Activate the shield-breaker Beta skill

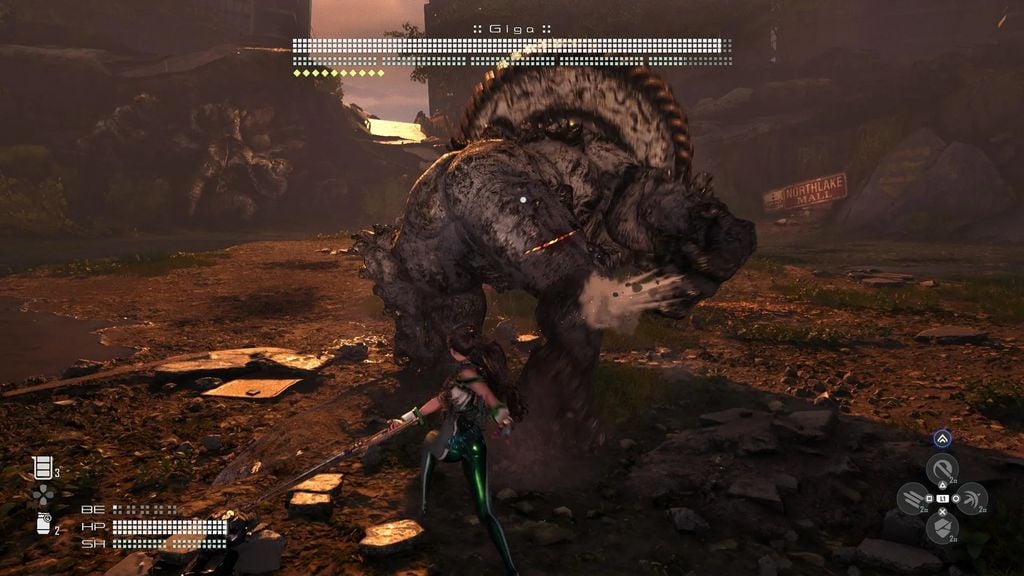tap(941, 527)
